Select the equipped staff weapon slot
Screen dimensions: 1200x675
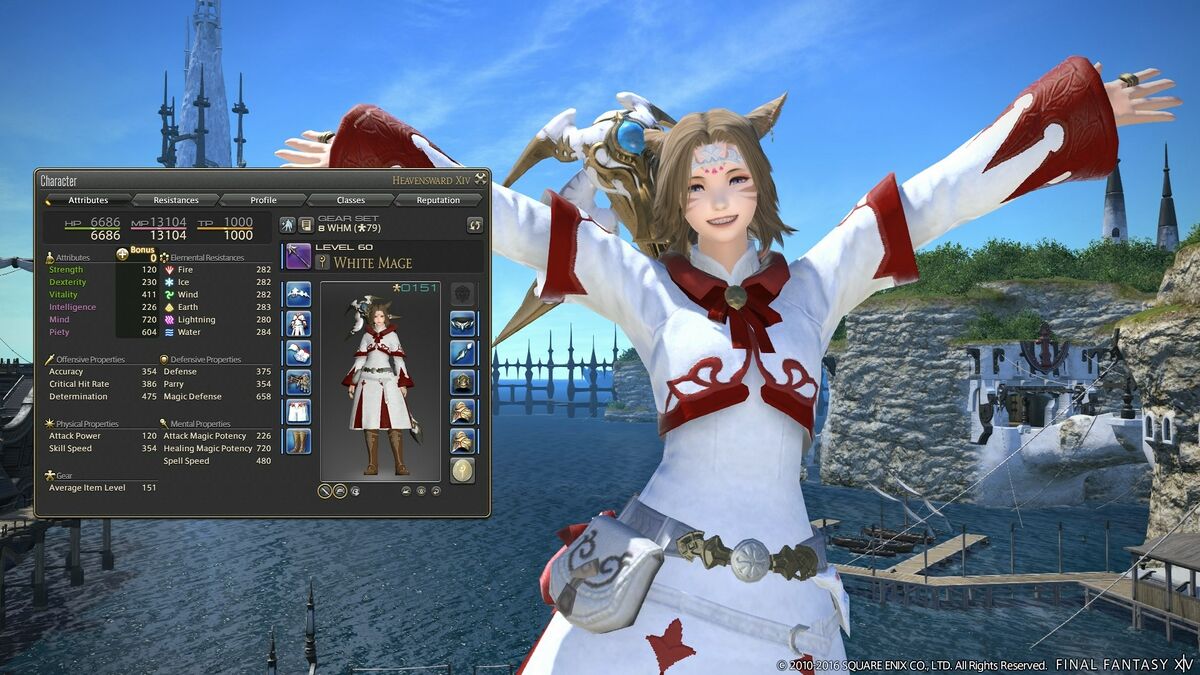point(298,256)
